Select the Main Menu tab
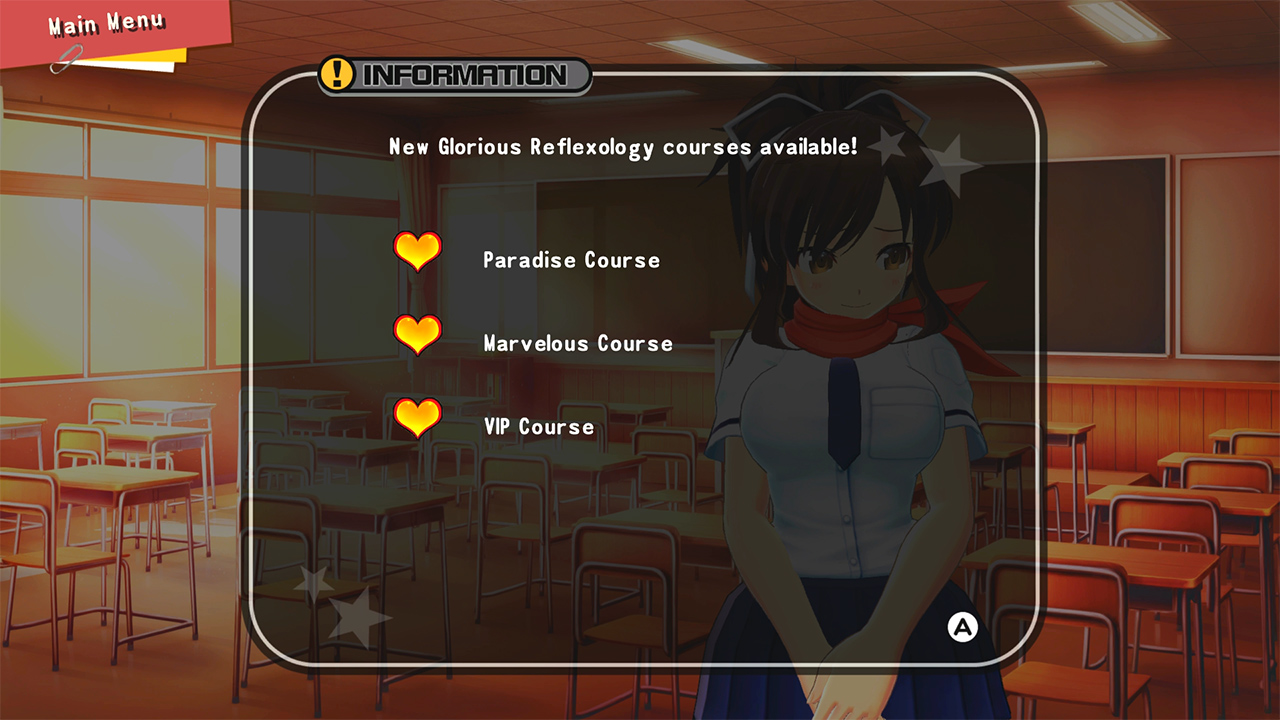 coord(105,24)
